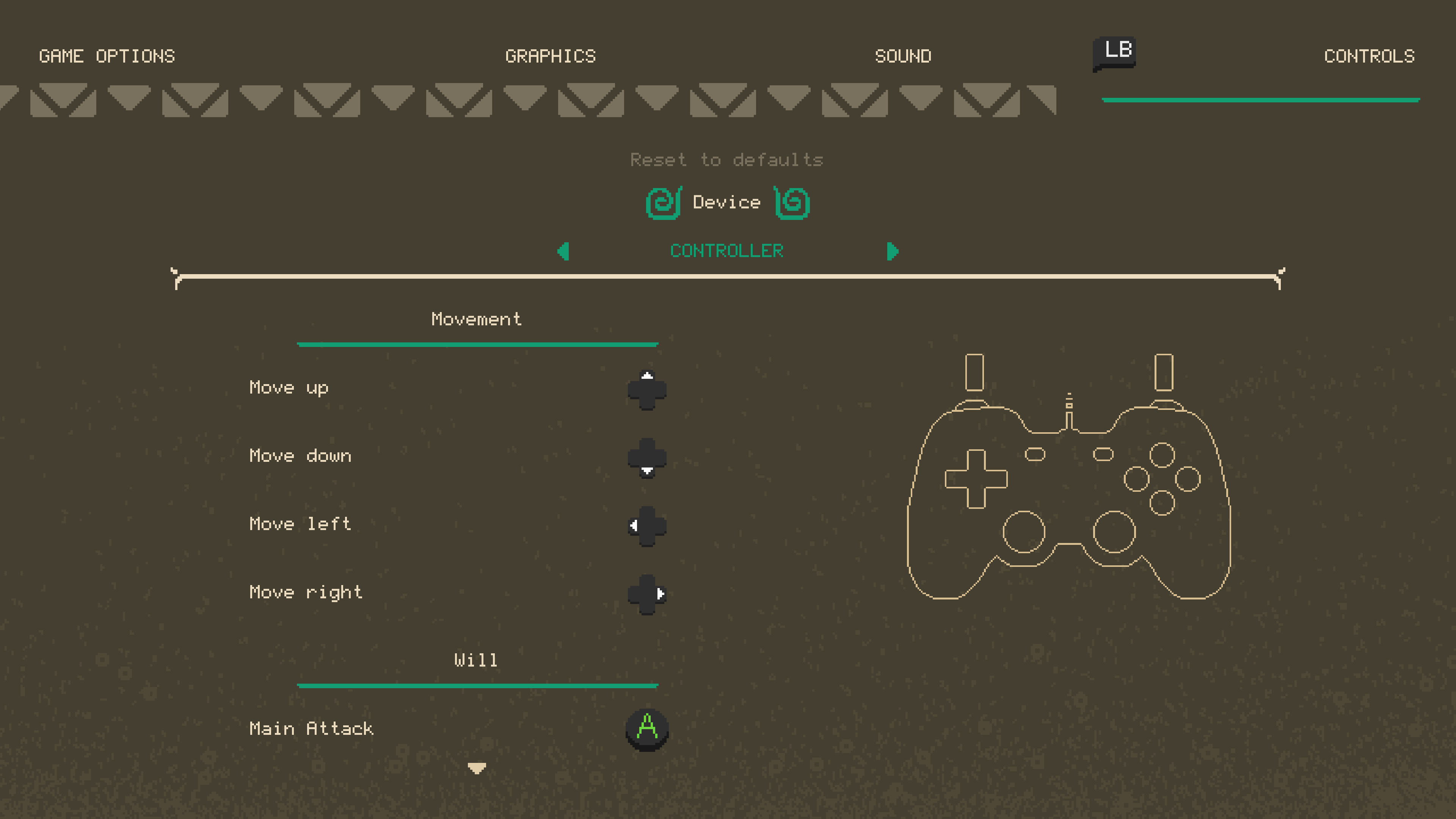This screenshot has width=1456, height=819.
Task: Expand more bindings with the bottom arrow
Action: pos(477,768)
